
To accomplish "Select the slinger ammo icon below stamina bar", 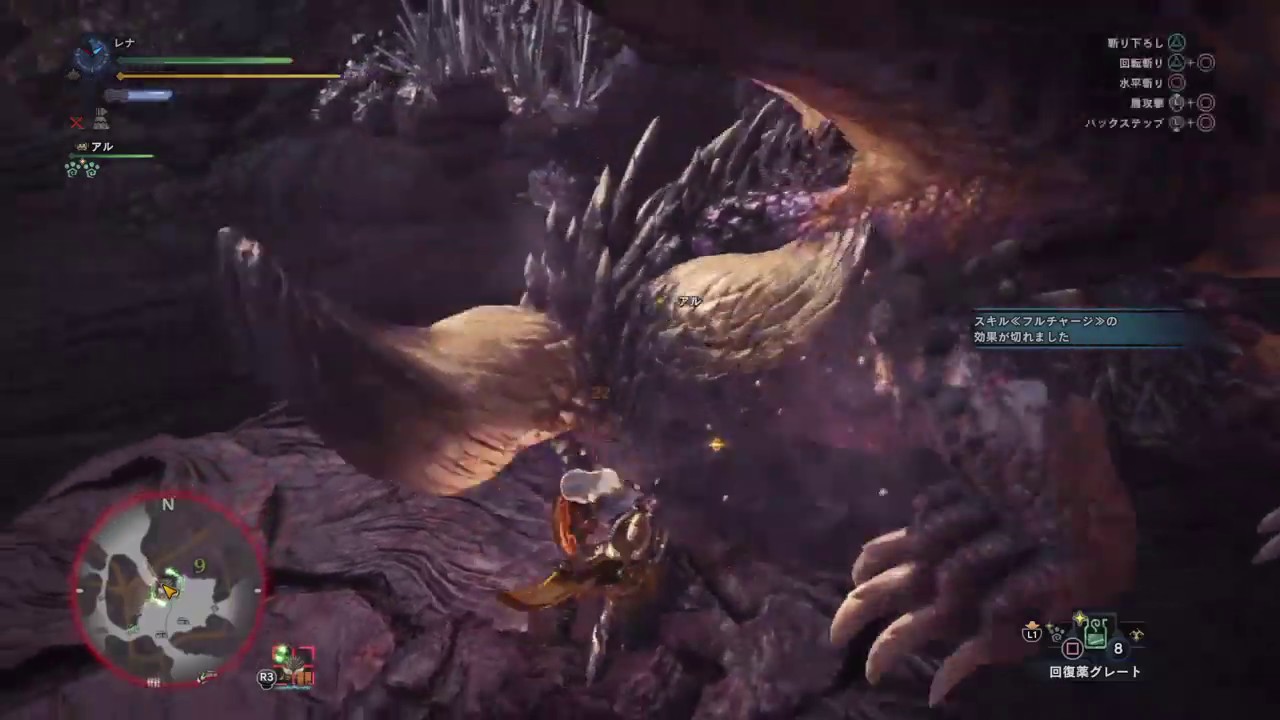I will pyautogui.click(x=102, y=119).
